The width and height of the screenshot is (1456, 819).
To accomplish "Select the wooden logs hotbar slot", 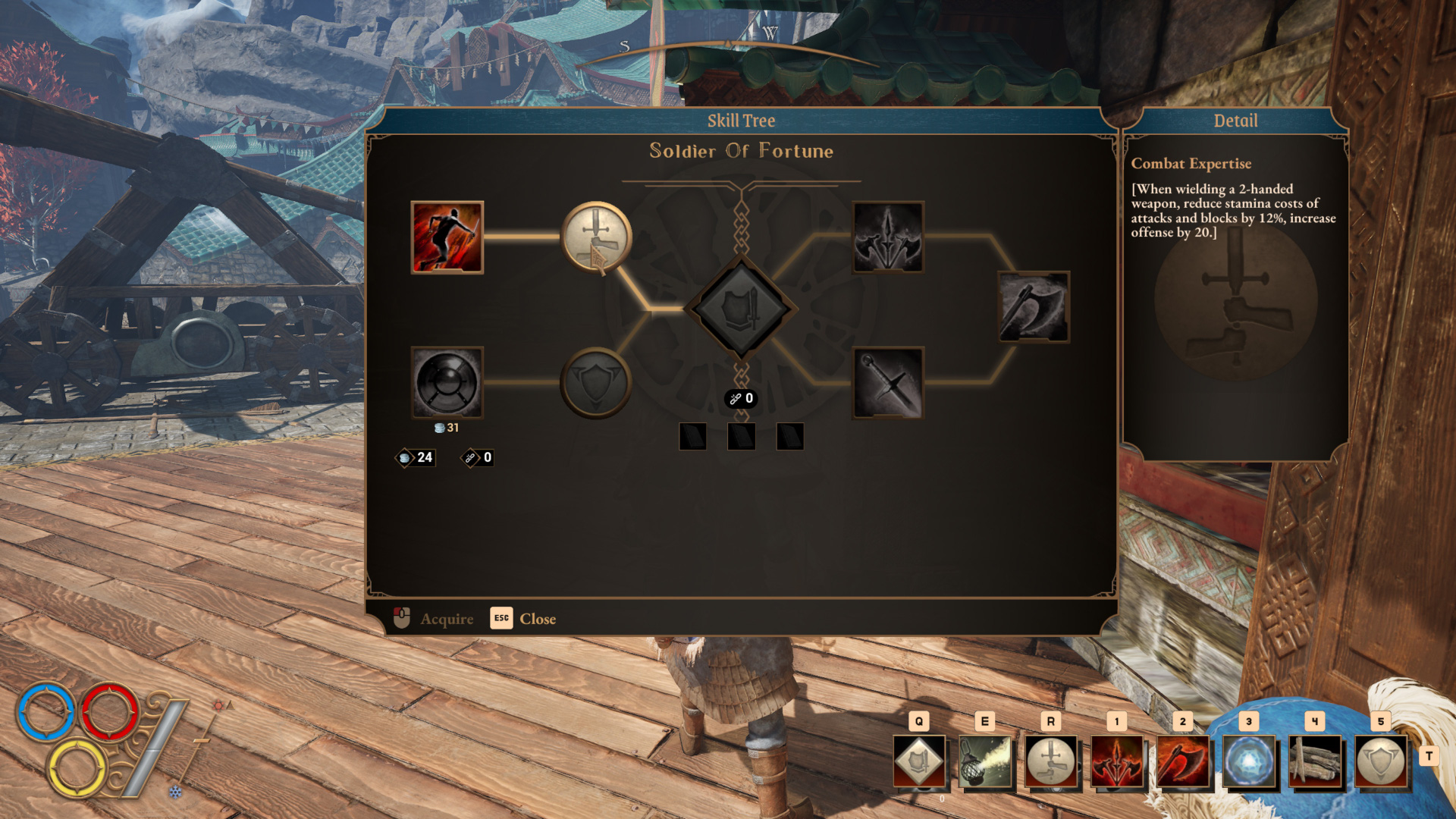I will 1315,761.
